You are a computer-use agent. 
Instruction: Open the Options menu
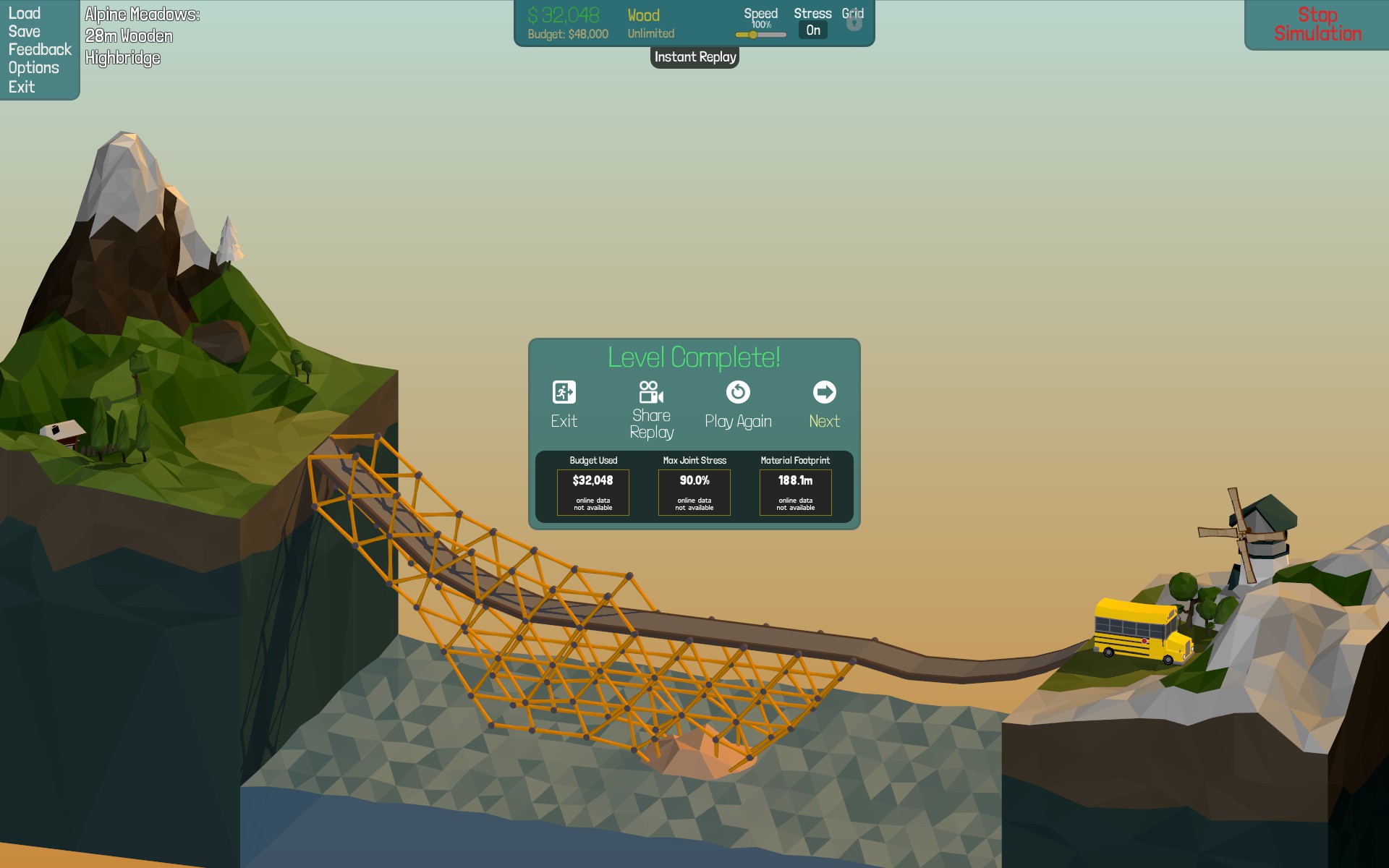(x=33, y=68)
